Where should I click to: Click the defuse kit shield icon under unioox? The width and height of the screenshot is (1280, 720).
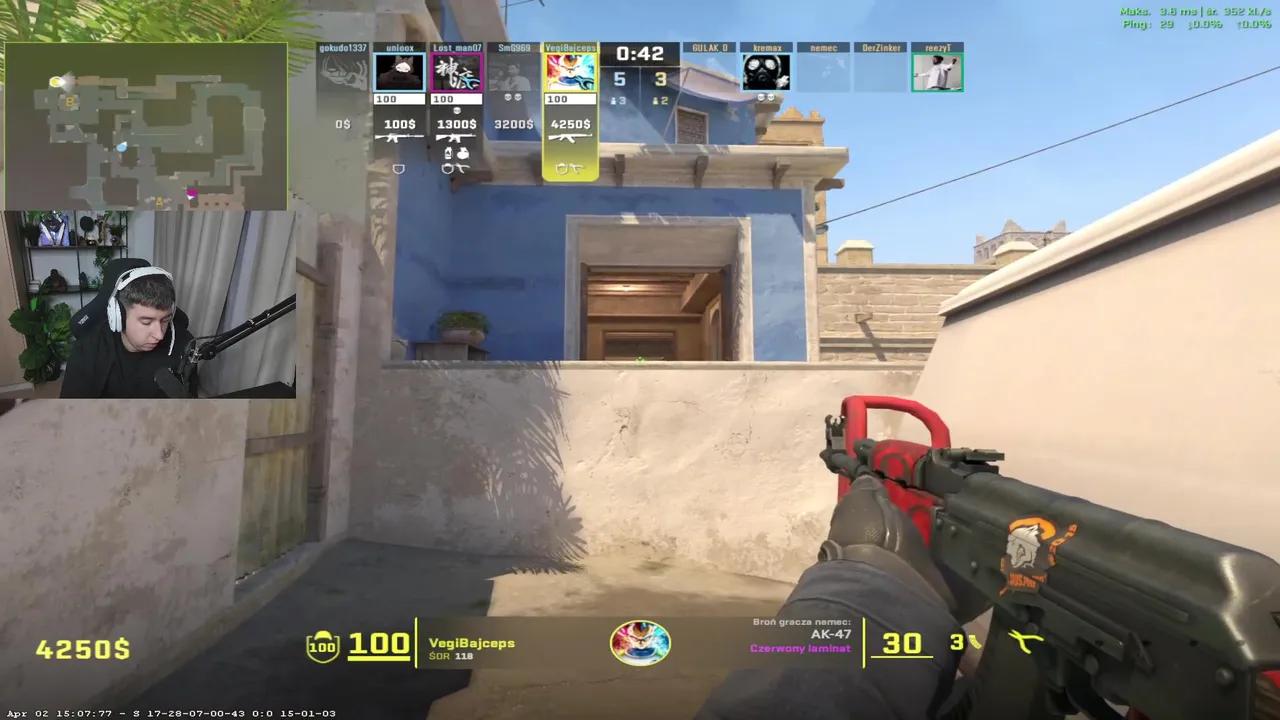pyautogui.click(x=399, y=168)
